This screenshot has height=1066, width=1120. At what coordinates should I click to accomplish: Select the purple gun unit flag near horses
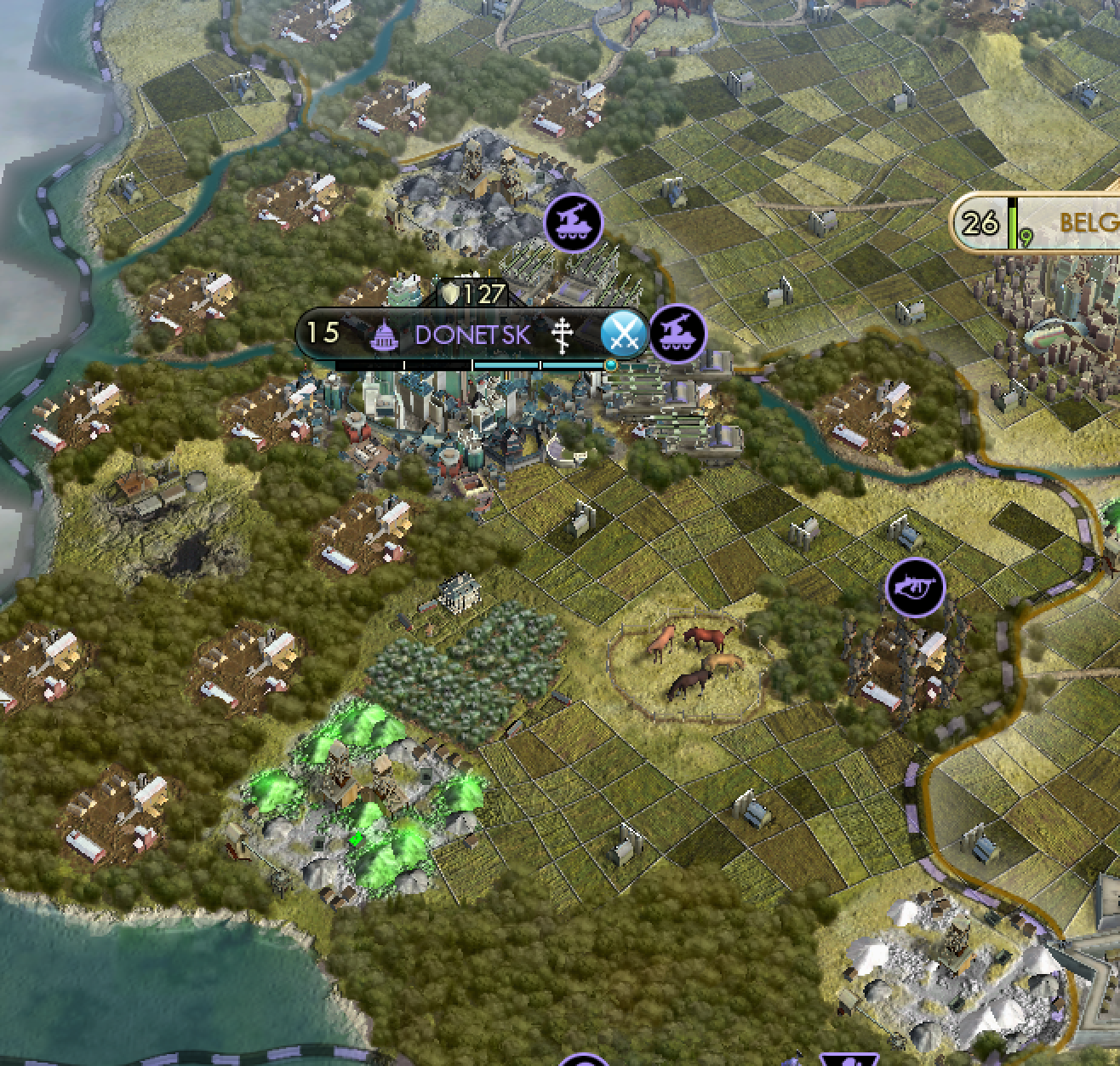[915, 587]
